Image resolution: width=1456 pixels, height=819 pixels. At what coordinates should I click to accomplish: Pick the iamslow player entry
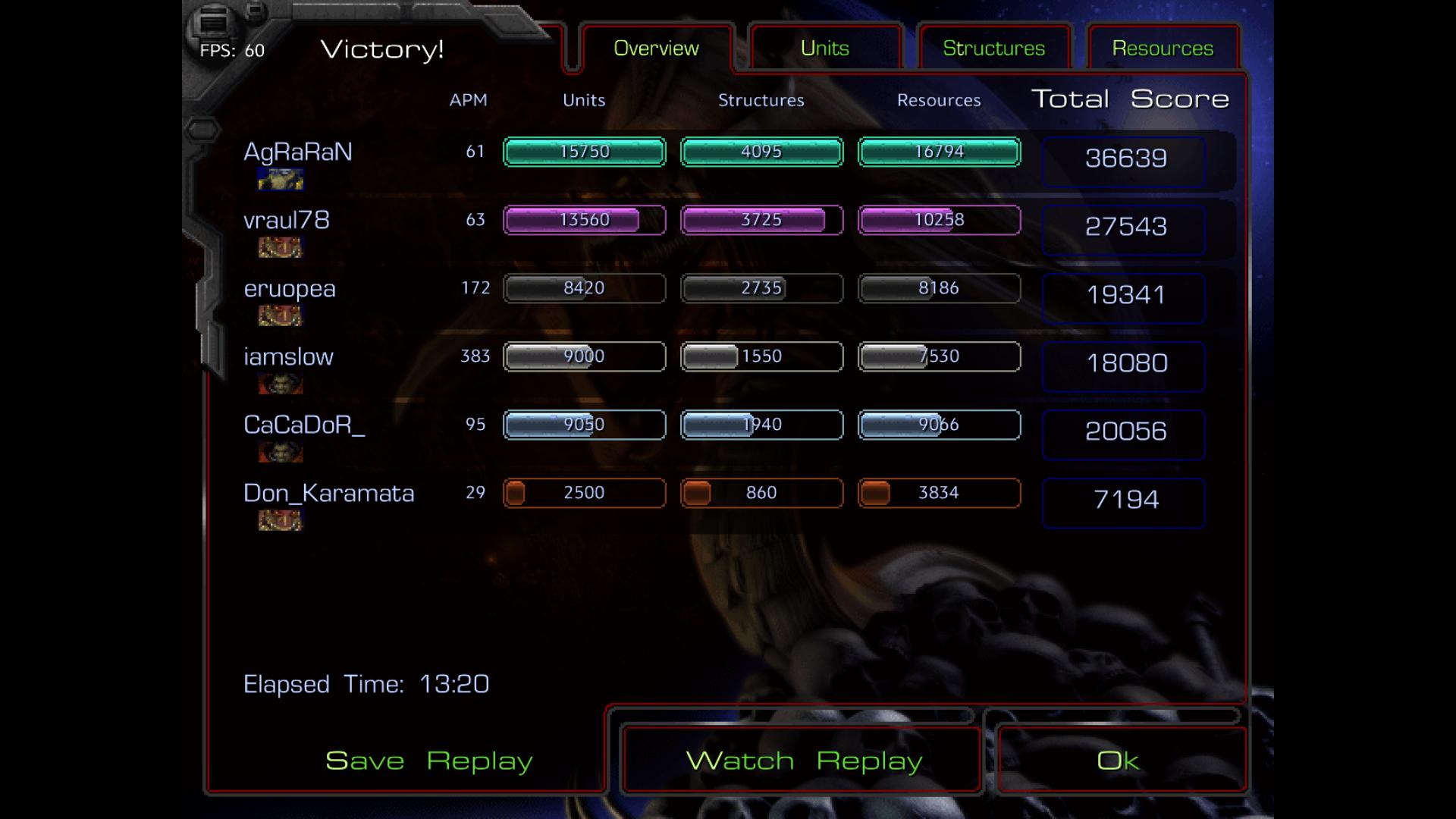[x=288, y=357]
